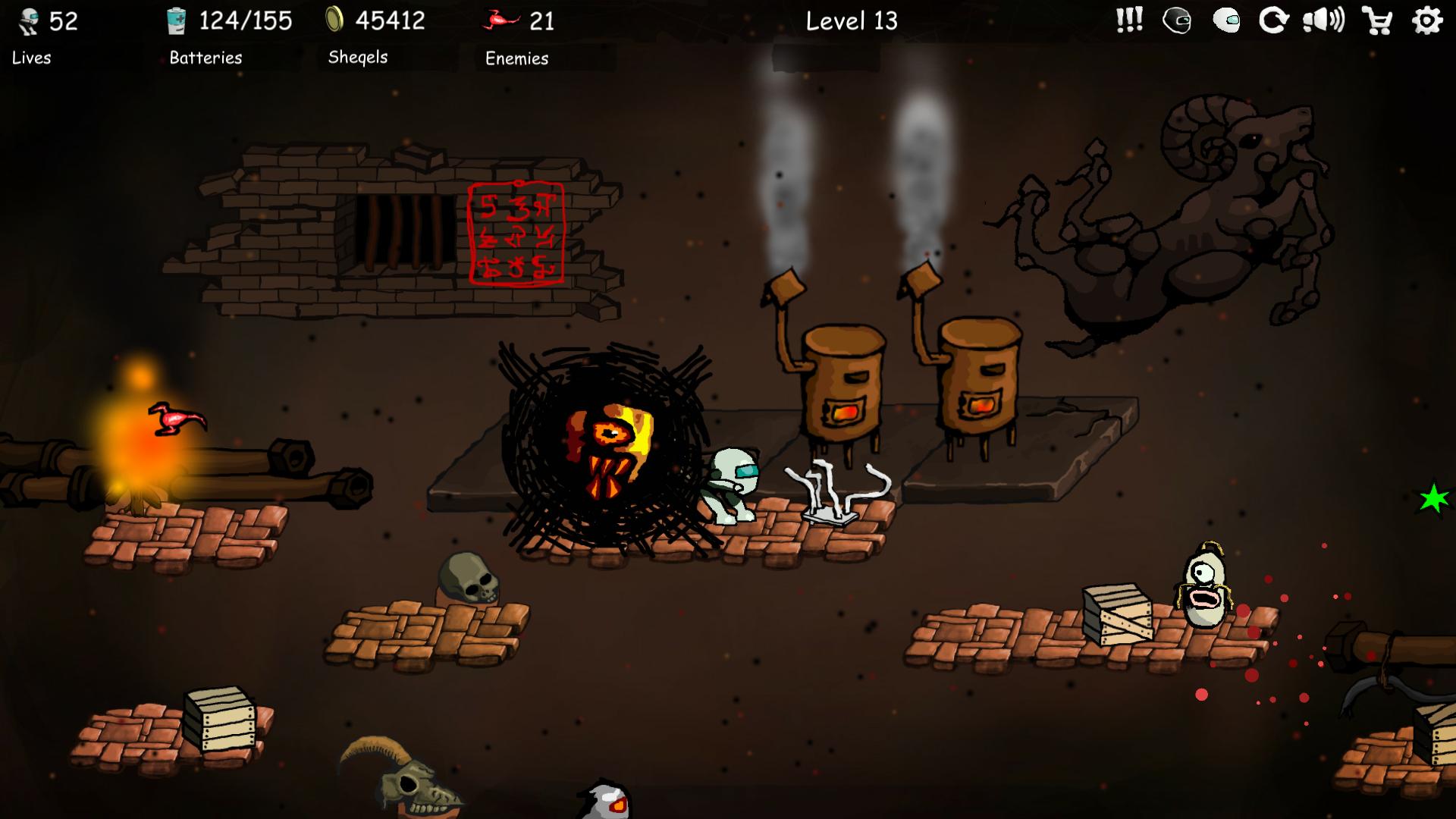Click the red sigil drawing on the brick wall
Image resolution: width=1456 pixels, height=819 pixels.
[x=516, y=234]
